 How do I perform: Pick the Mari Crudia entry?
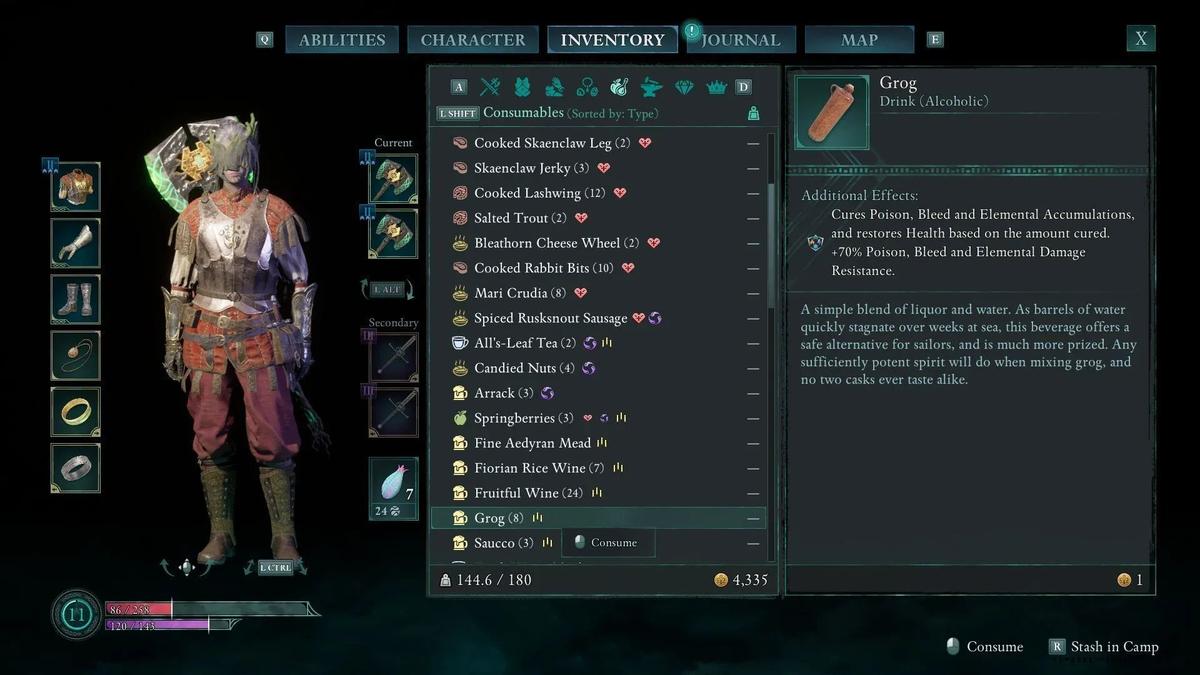coord(511,293)
